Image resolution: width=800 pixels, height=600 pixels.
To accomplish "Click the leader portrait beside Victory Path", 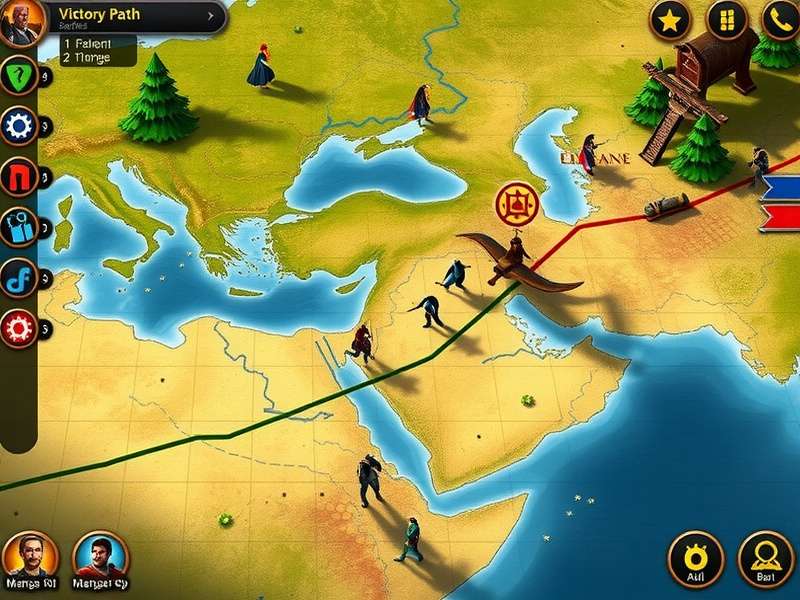I will point(21,22).
